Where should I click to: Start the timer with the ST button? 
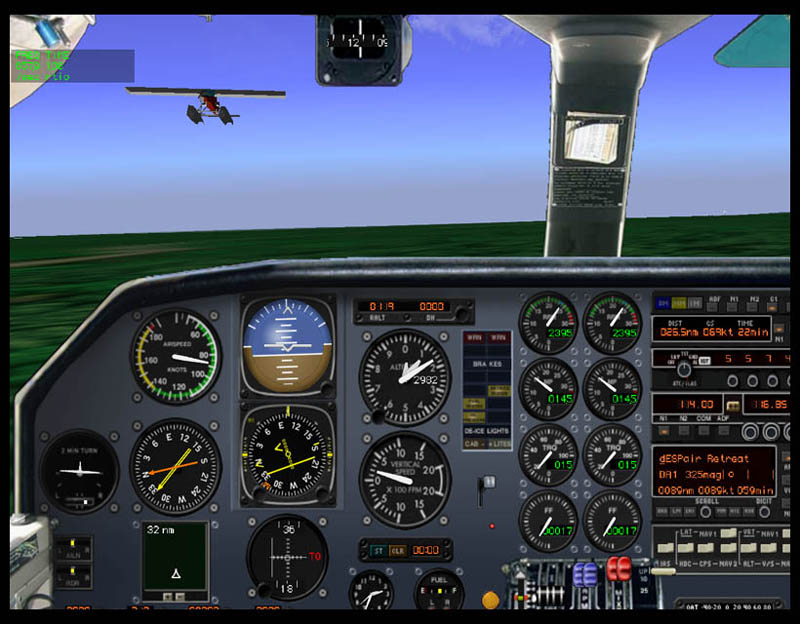(x=378, y=550)
